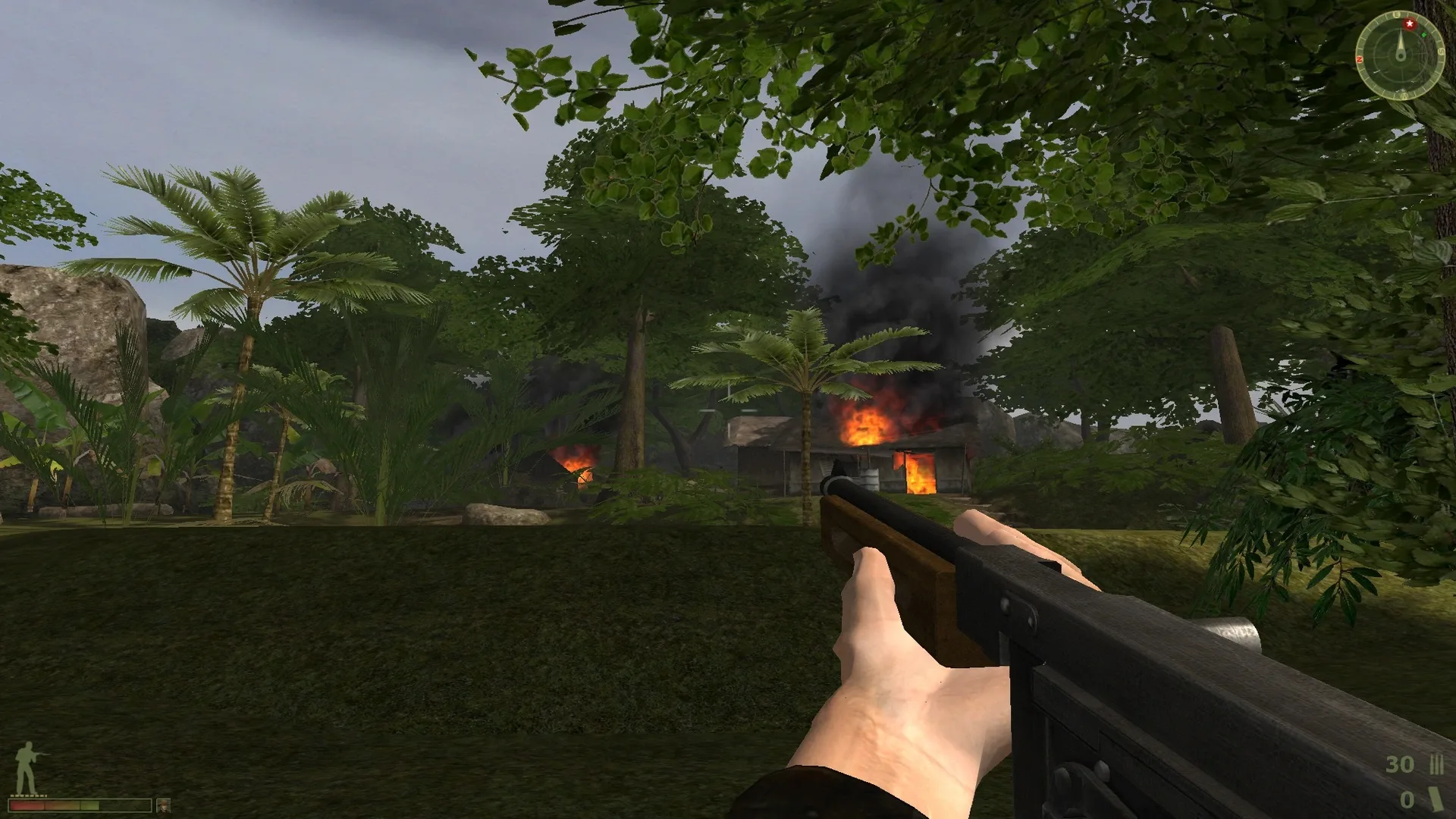
Task: Click the green diamond teammate marker on compass
Action: pyautogui.click(x=1424, y=35)
